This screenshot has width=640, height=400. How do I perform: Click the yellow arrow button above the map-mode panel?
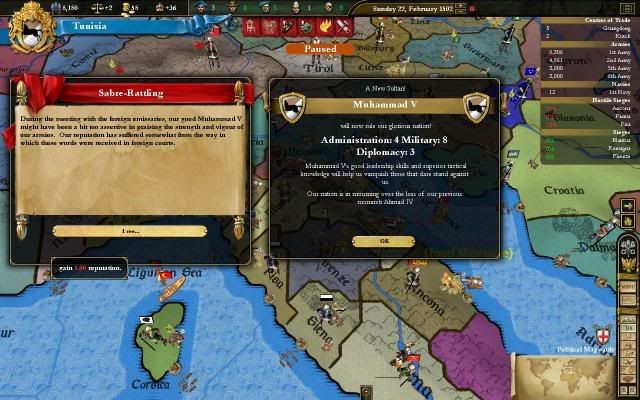[x=628, y=207]
